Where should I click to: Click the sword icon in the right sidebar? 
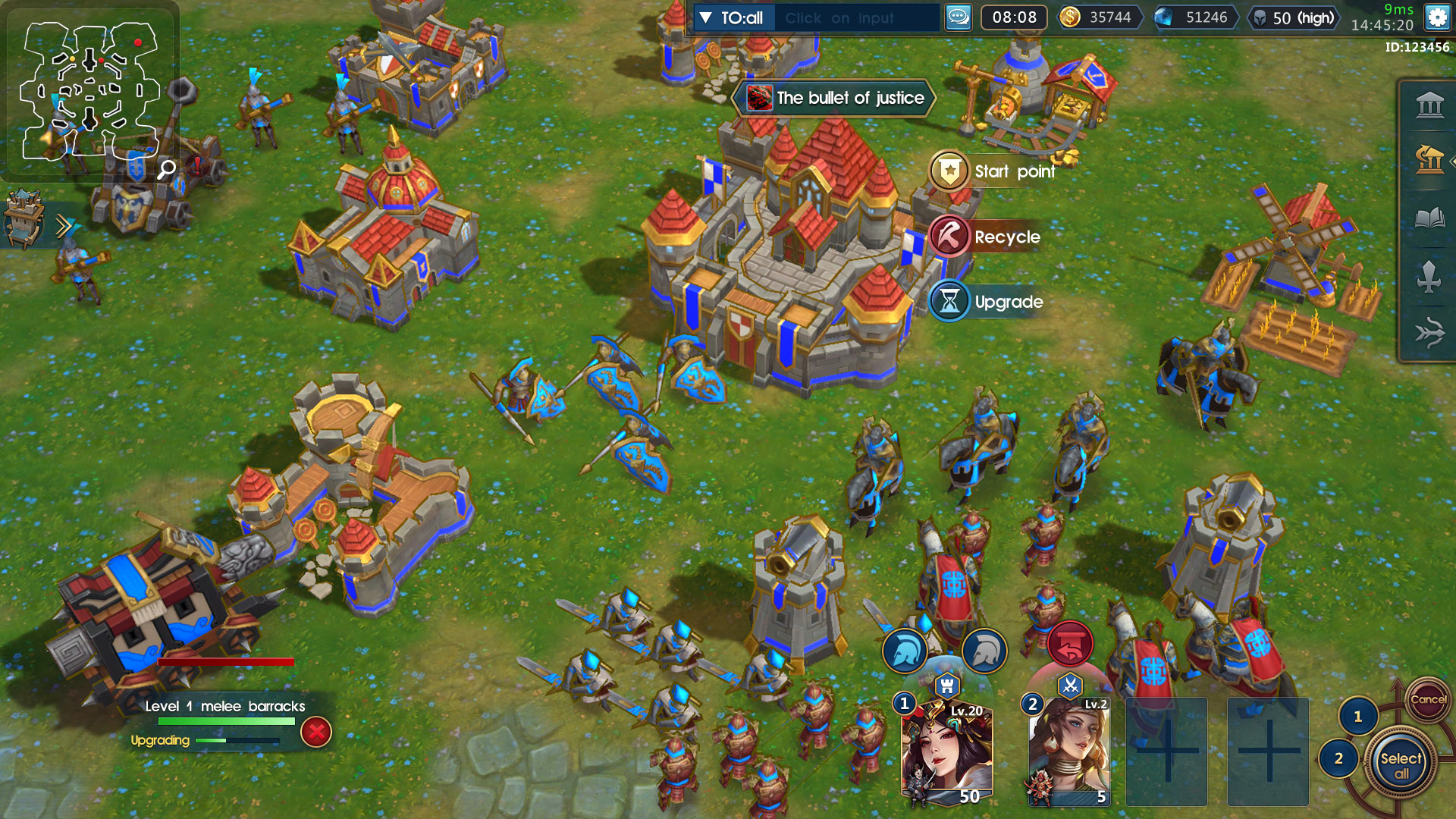tap(1429, 277)
